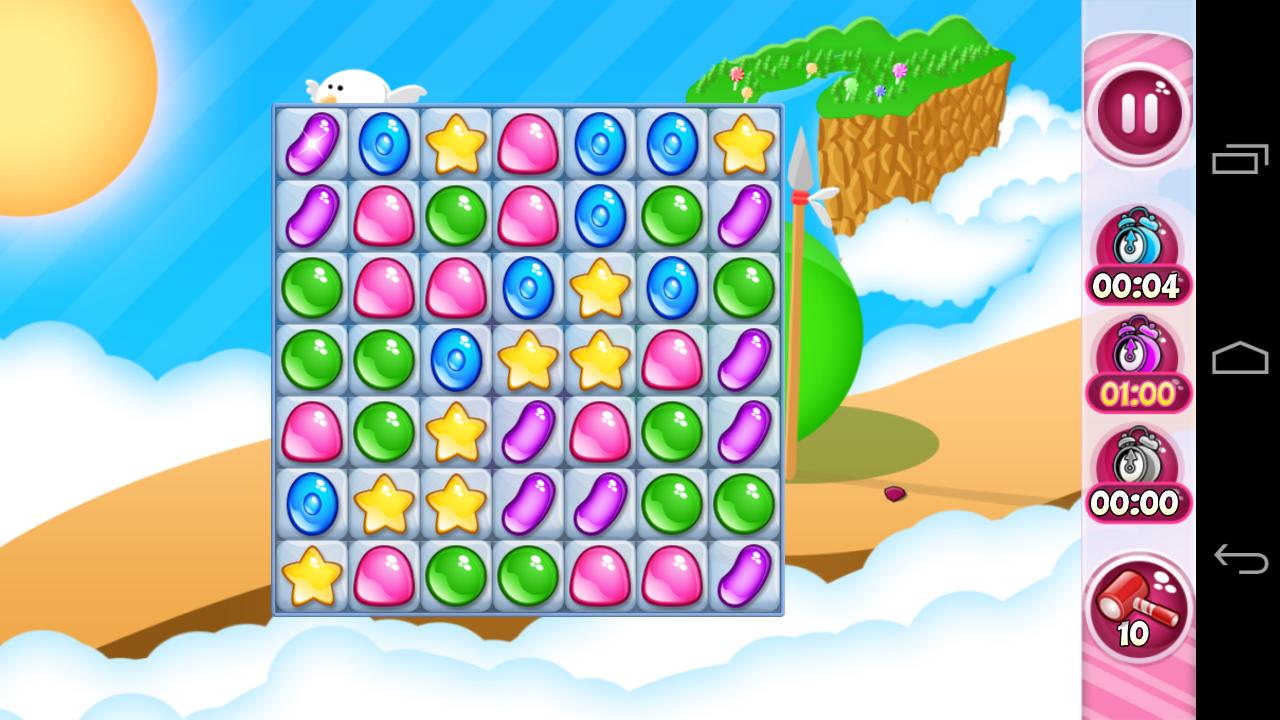Open recent apps from the navigation bar
This screenshot has height=720, width=1280.
tap(1240, 160)
